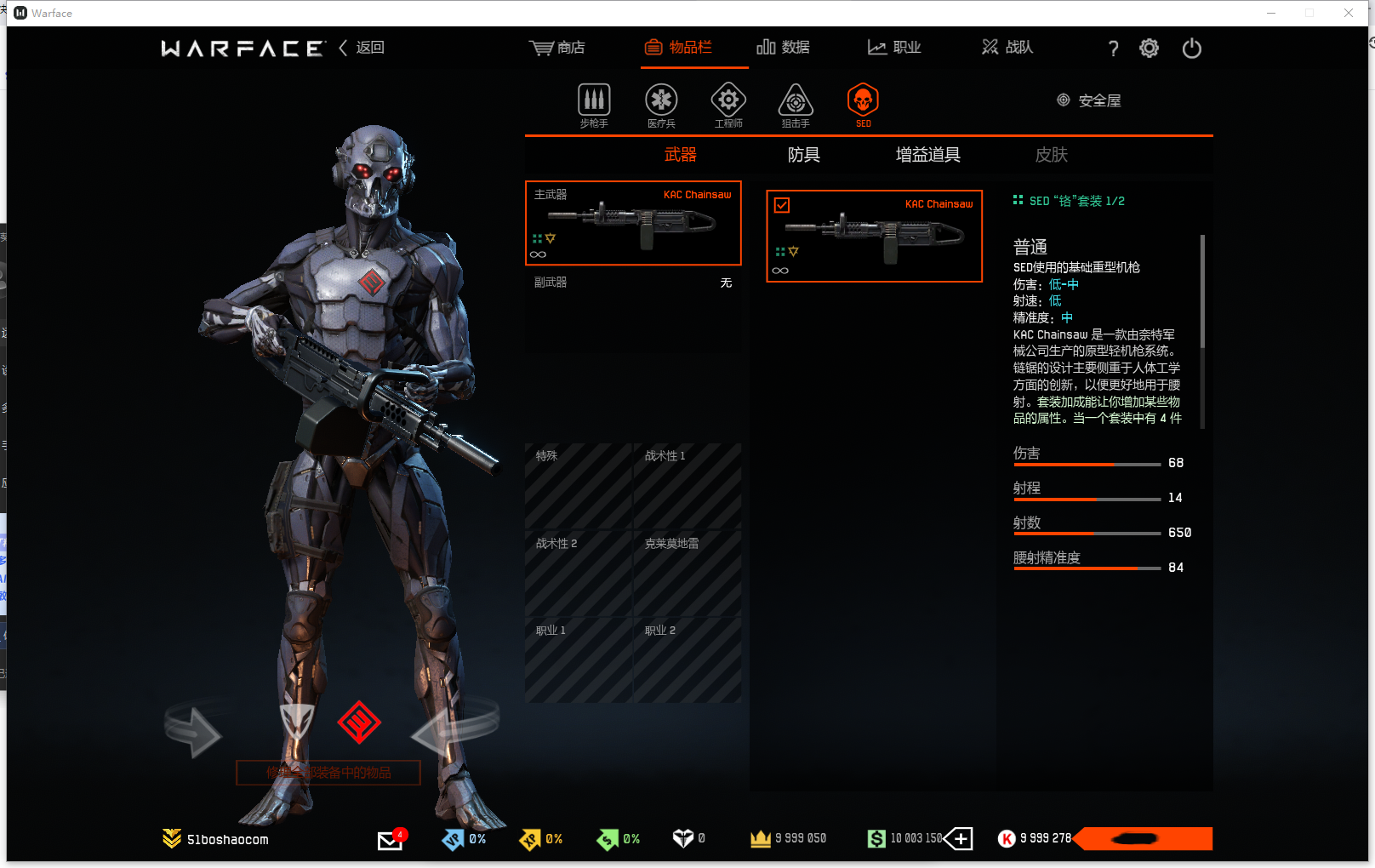Image resolution: width=1375 pixels, height=868 pixels.
Task: Switch to the 防具 armor tab
Action: click(x=803, y=155)
